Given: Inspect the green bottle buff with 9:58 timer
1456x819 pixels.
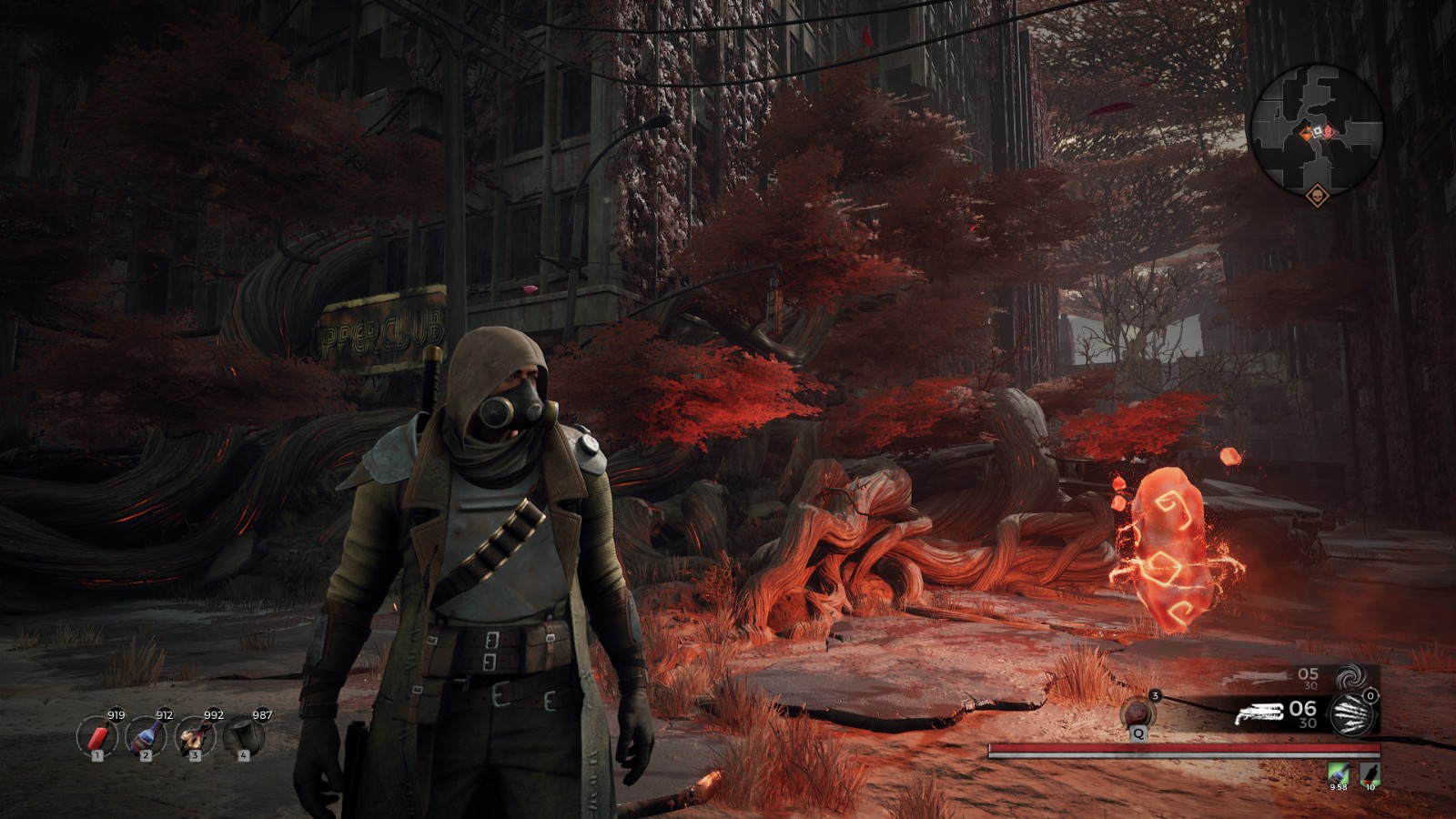Looking at the screenshot, I should click(1338, 773).
